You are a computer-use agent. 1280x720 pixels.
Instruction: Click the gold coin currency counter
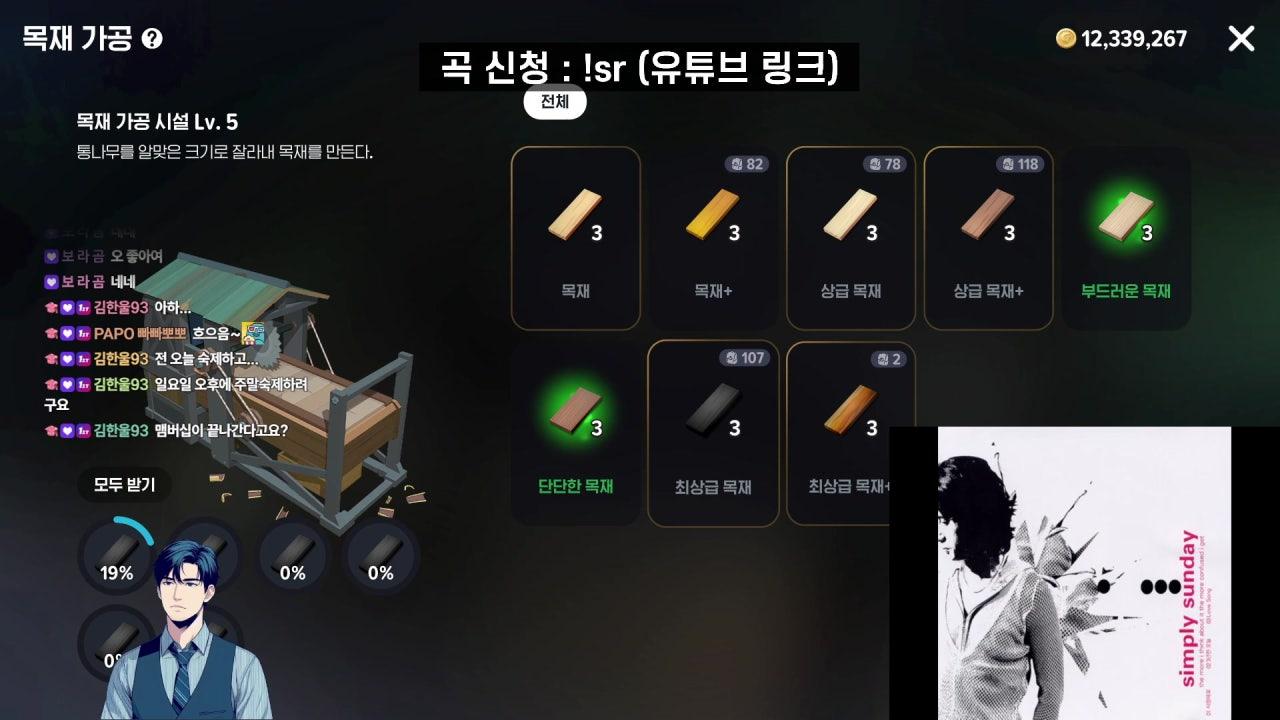1124,40
